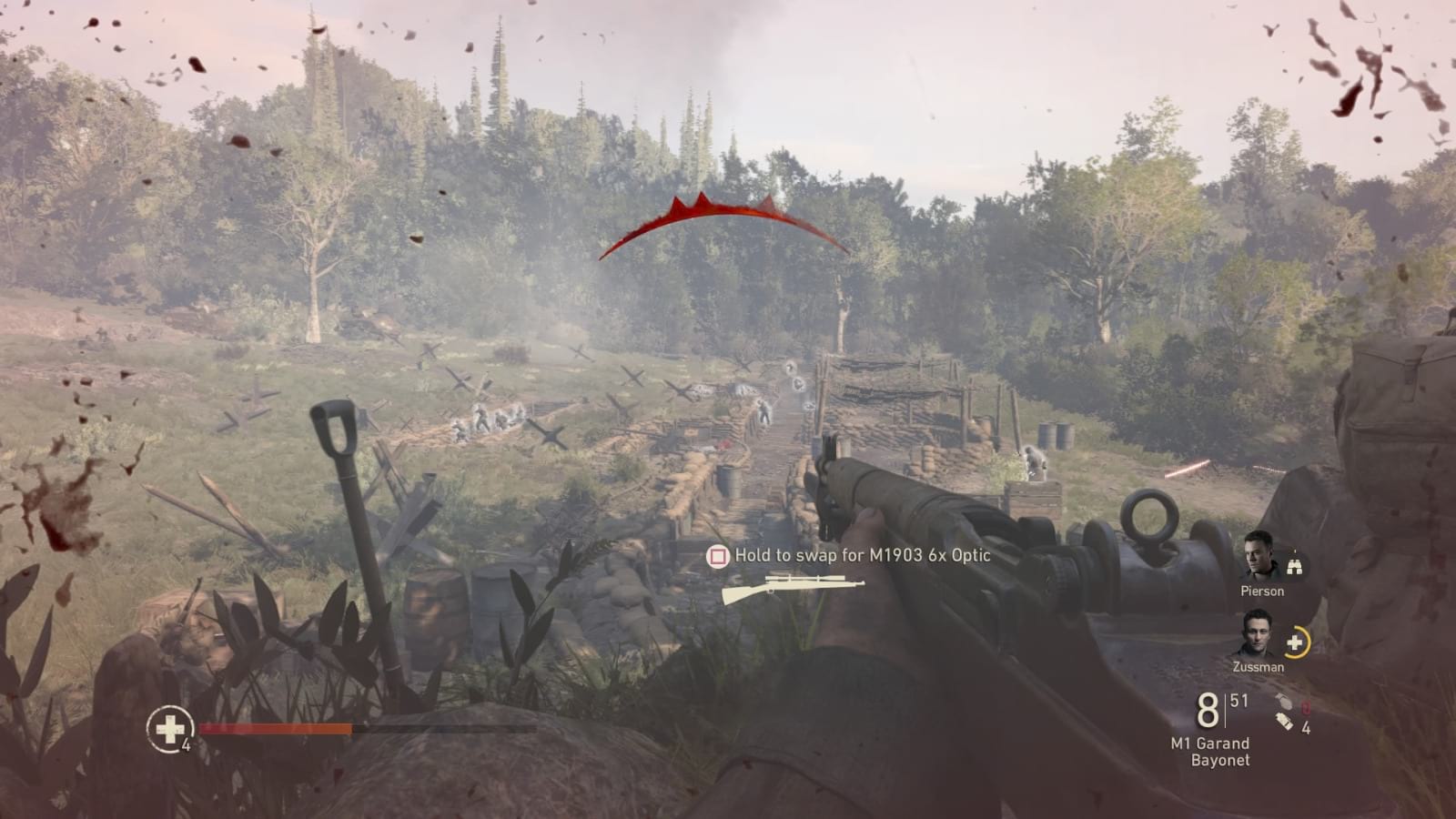The height and width of the screenshot is (819, 1456).
Task: Select Pierson's squadmate portrait
Action: pos(1259,557)
